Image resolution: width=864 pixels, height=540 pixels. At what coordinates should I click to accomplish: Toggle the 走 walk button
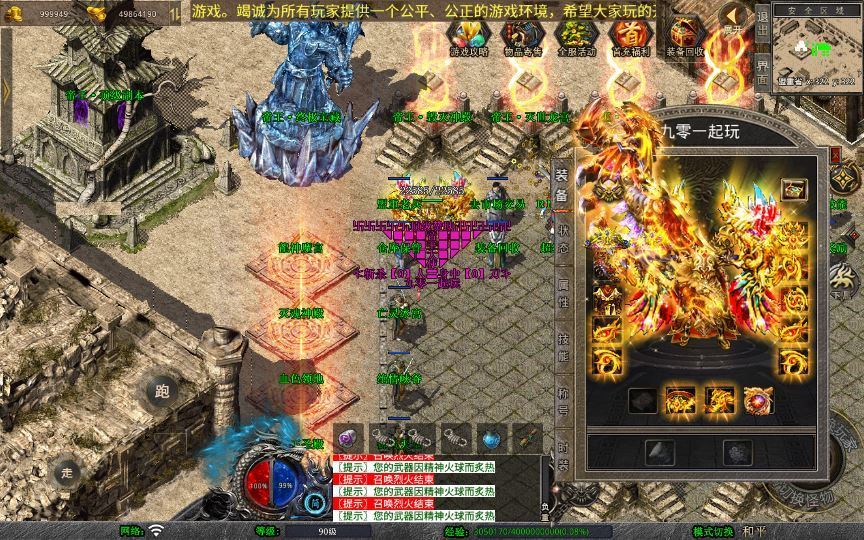[x=68, y=471]
